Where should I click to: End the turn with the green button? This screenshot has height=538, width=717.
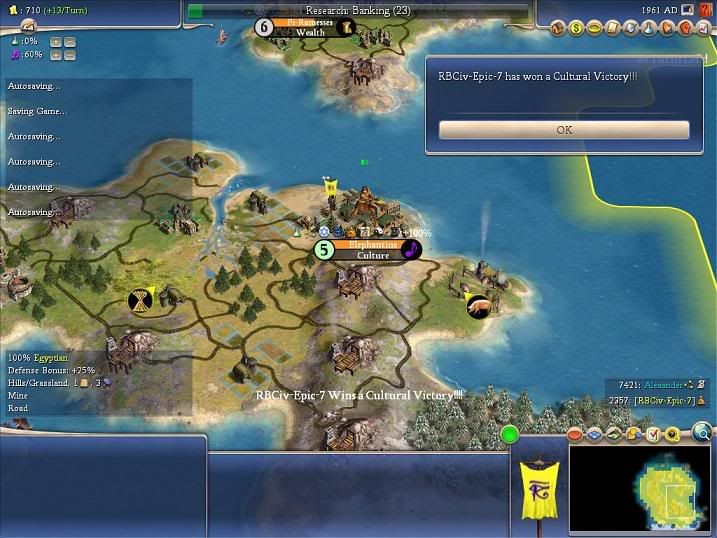(510, 435)
